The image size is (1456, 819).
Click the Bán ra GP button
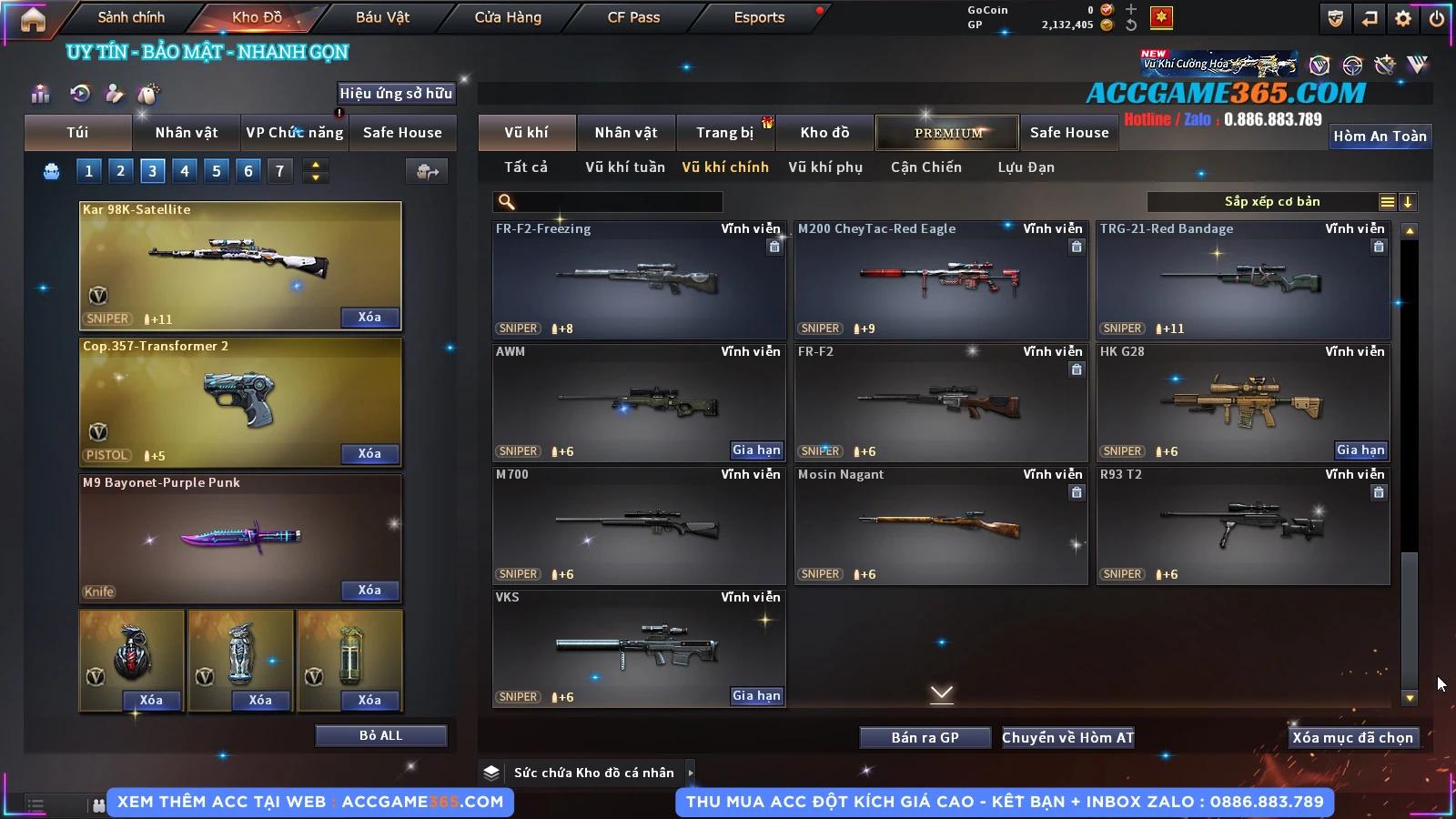pos(925,737)
